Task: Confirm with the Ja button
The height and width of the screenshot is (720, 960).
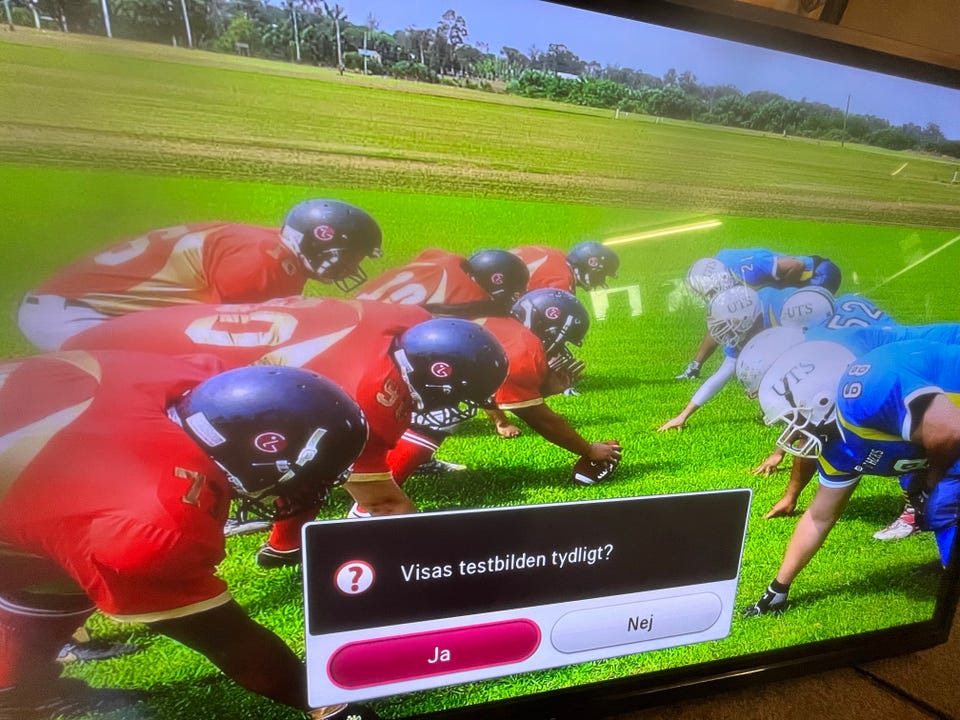Action: [435, 654]
